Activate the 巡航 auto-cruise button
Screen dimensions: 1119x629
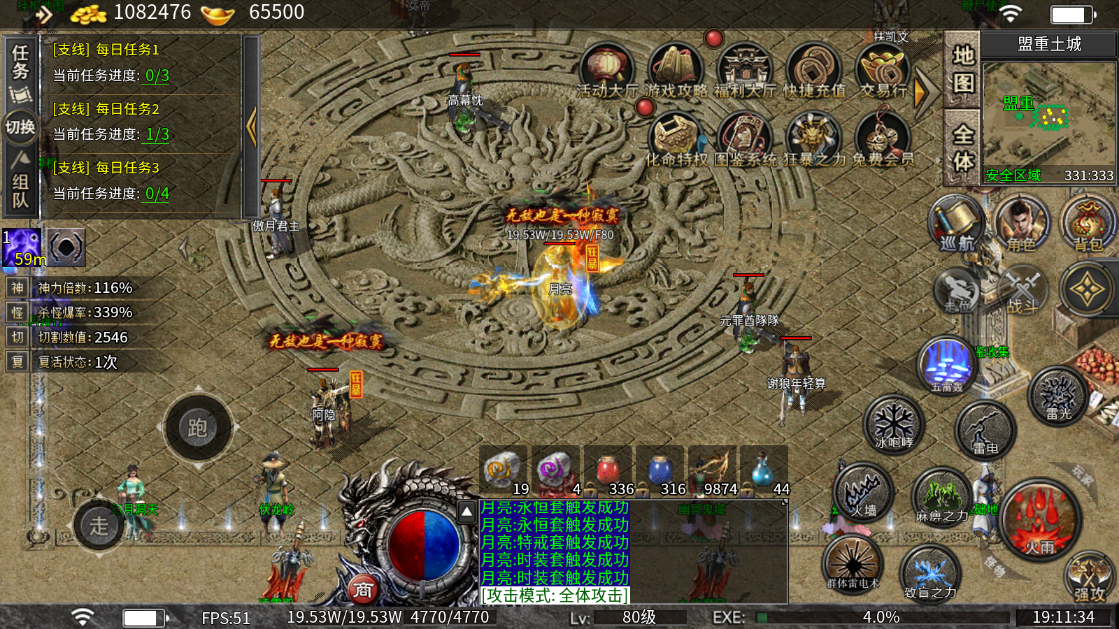click(x=956, y=222)
